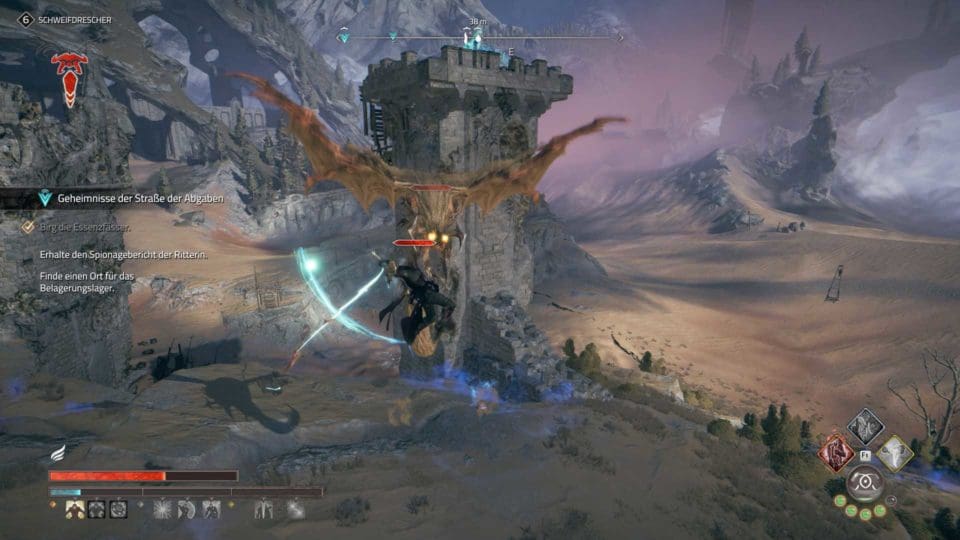Choose the yellow-bordered diamond ability
Image resolution: width=960 pixels, height=540 pixels.
point(895,453)
